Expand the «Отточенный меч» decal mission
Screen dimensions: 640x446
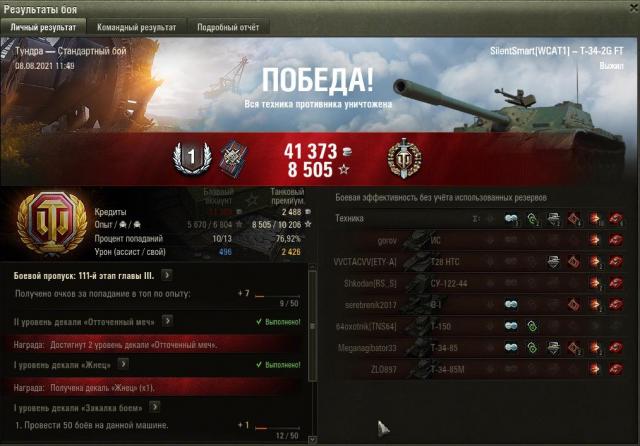coord(167,321)
